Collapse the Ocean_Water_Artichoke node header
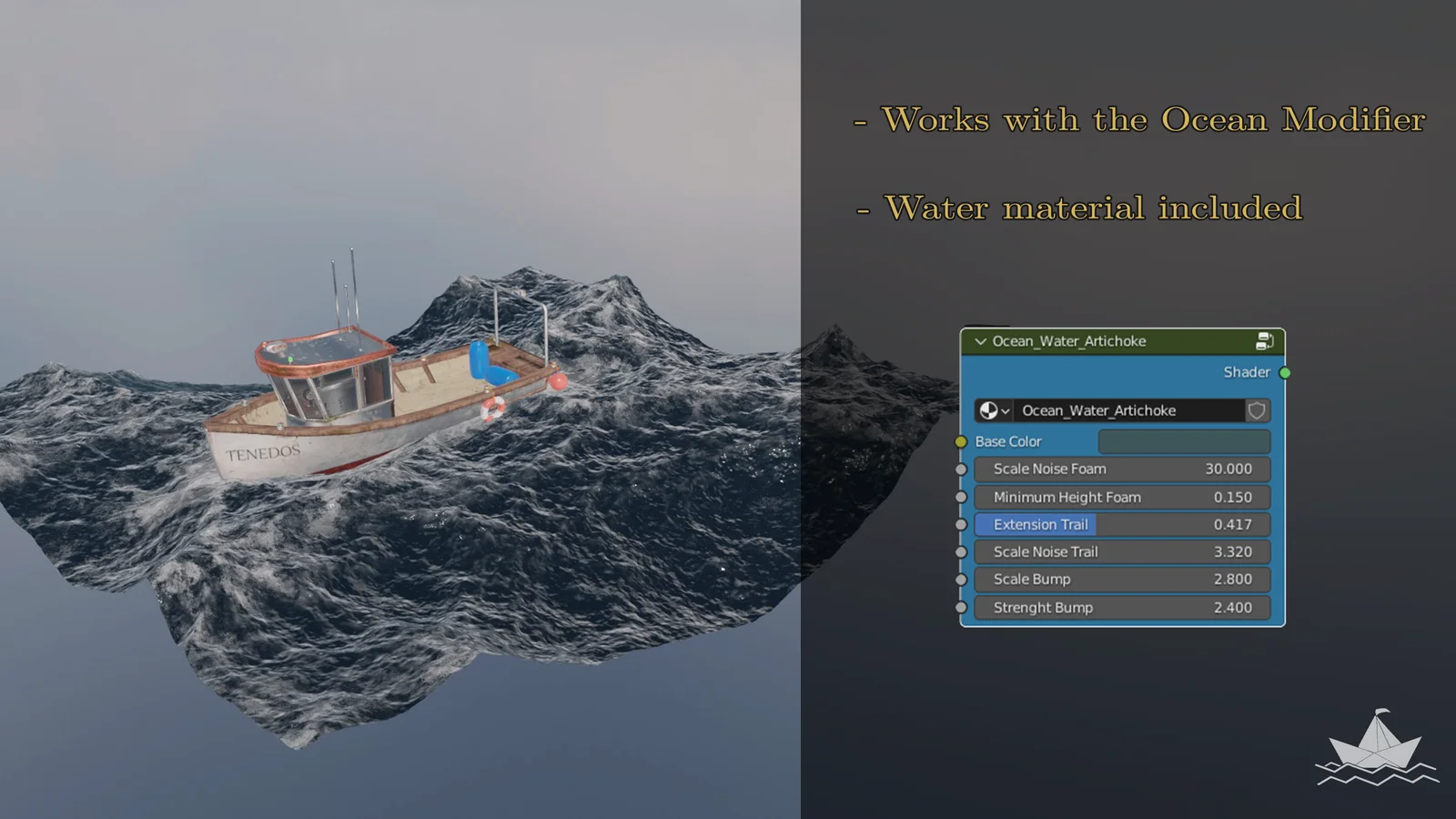 coord(980,341)
